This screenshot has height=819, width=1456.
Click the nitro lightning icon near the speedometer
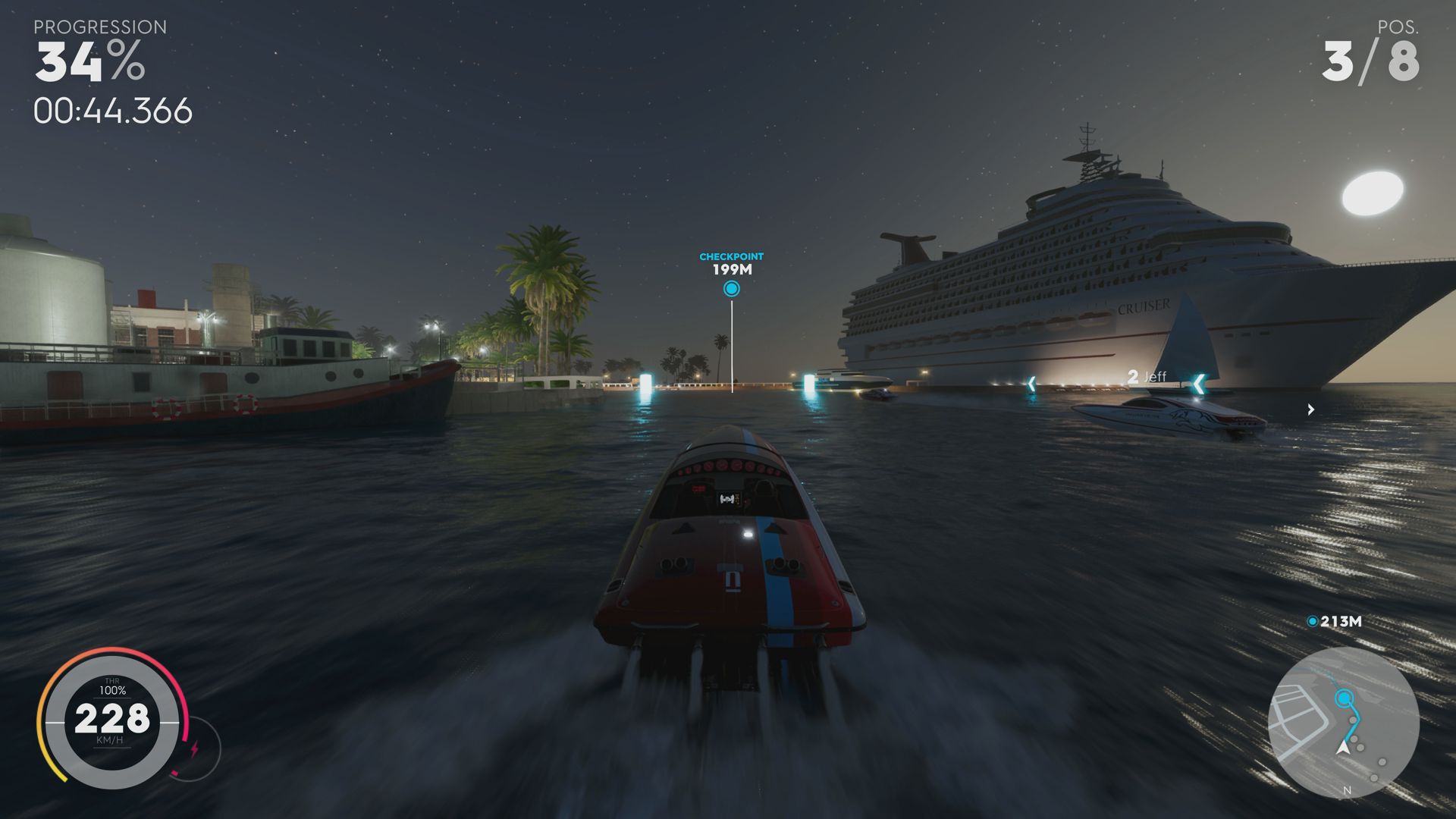click(x=195, y=748)
